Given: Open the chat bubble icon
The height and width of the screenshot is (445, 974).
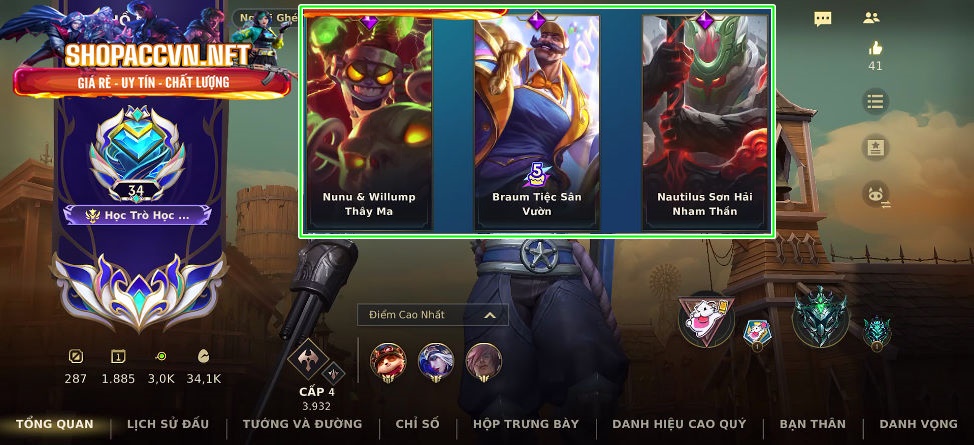Looking at the screenshot, I should pos(823,18).
